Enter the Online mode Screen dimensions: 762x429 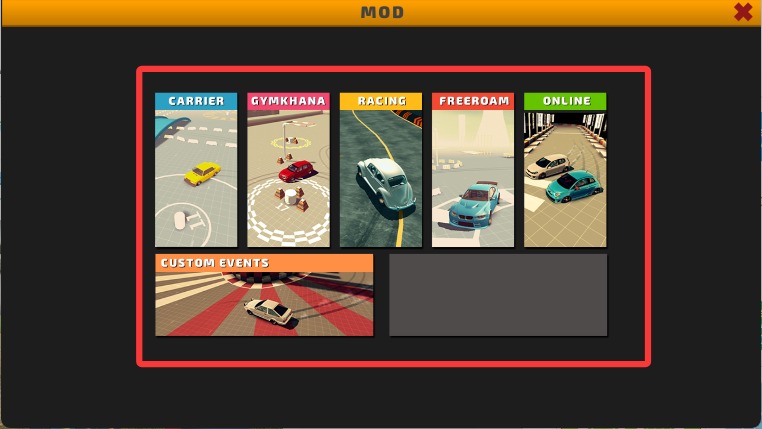click(565, 170)
